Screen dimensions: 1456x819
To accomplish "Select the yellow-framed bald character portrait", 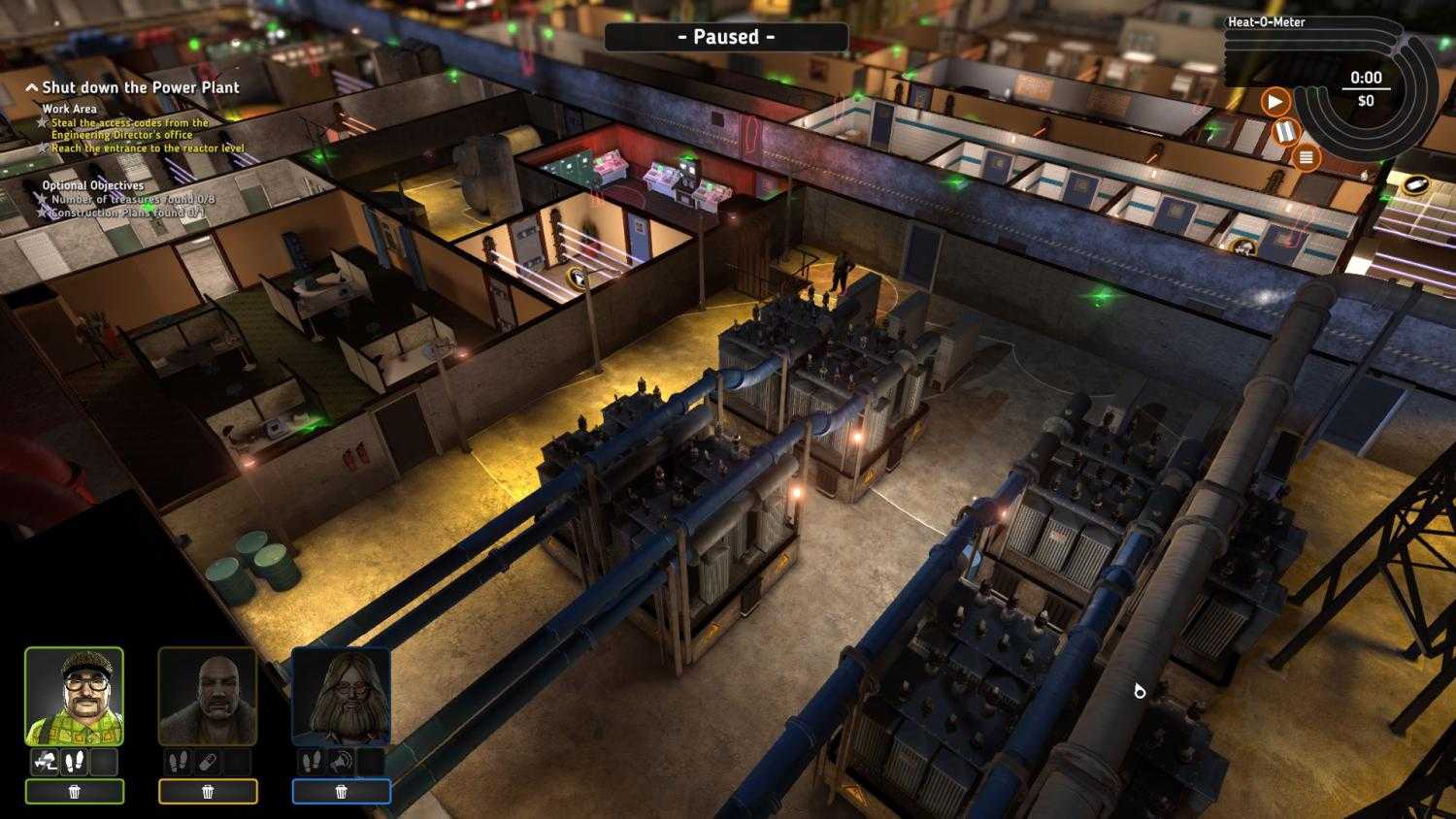I will pyautogui.click(x=208, y=695).
